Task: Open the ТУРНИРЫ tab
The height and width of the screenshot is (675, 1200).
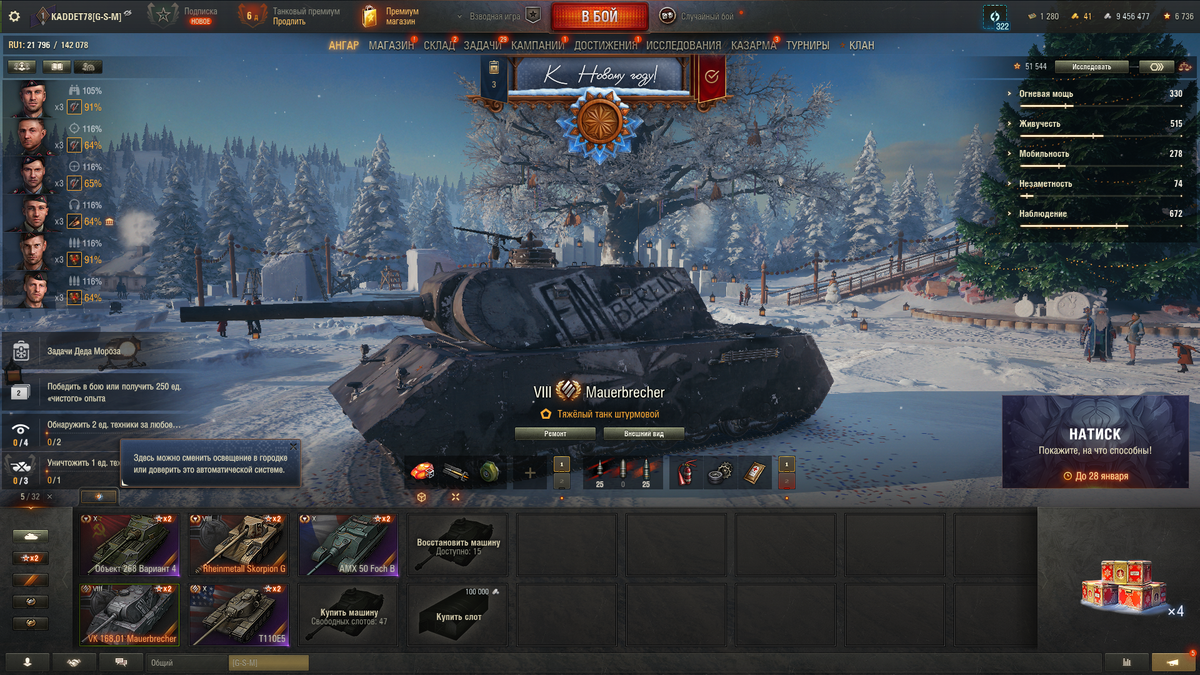Action: [807, 45]
